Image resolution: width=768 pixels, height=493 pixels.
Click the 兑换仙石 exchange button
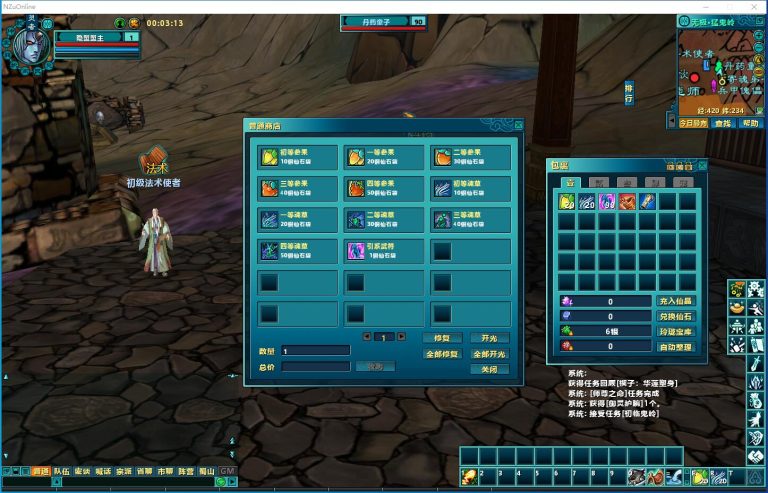coord(675,316)
